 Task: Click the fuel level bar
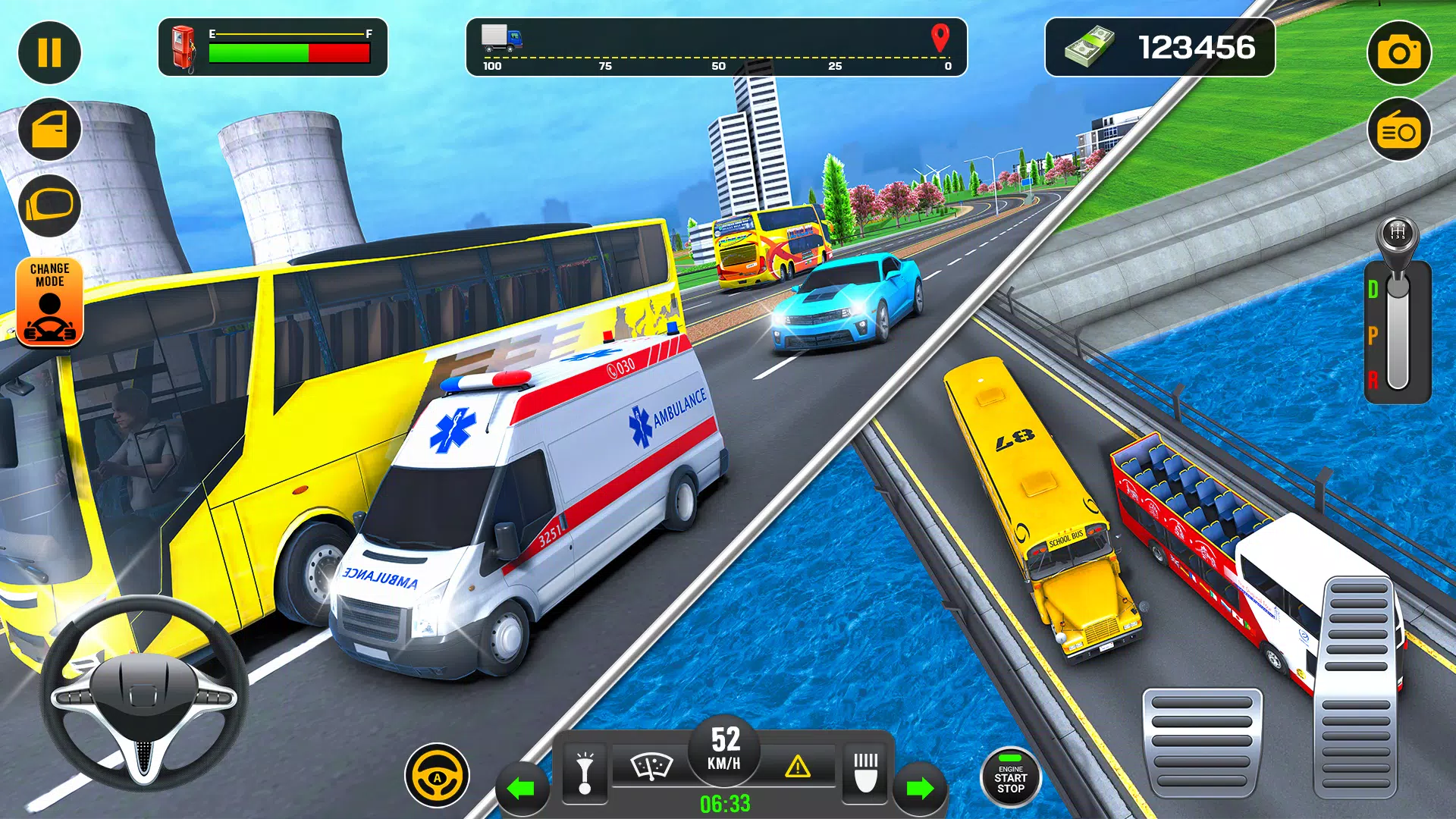(x=288, y=53)
